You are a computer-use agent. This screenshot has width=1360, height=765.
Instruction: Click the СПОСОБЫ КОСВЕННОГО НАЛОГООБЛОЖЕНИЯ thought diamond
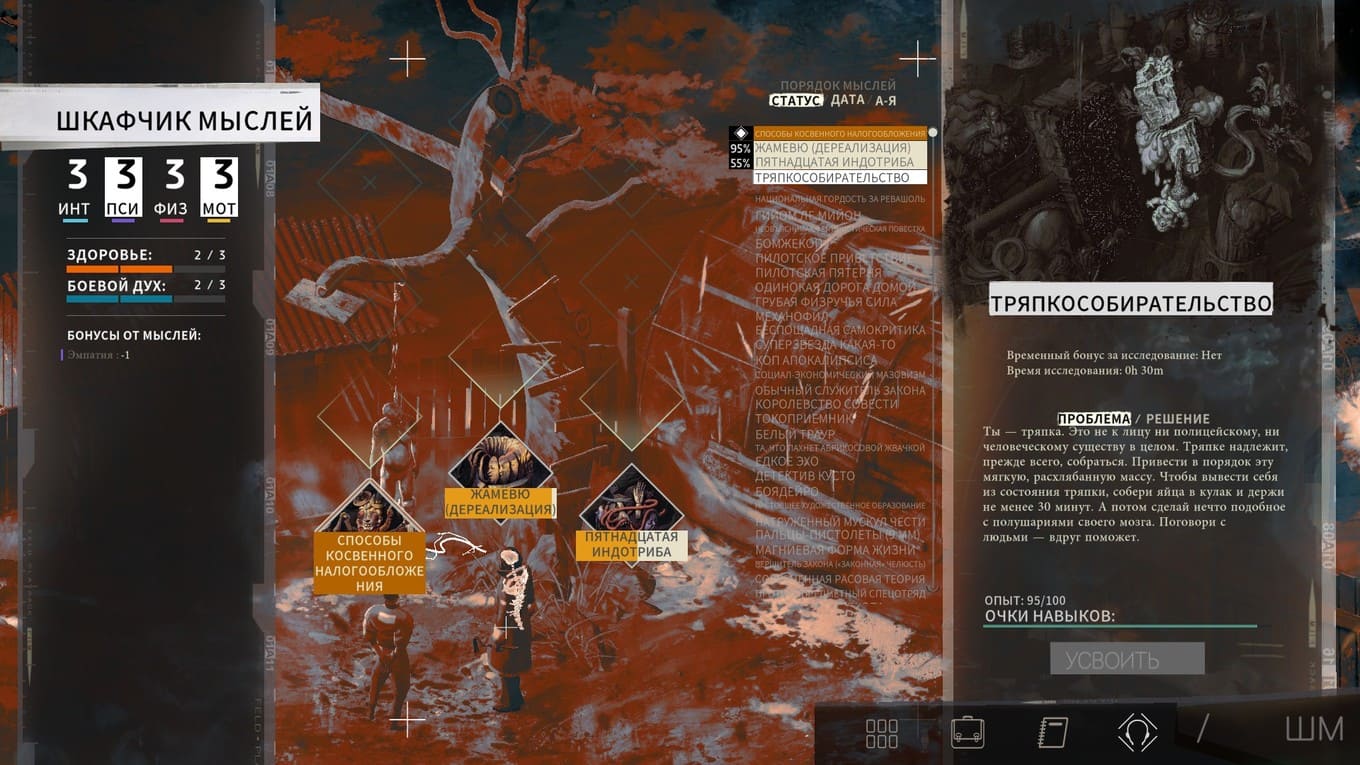tap(369, 508)
